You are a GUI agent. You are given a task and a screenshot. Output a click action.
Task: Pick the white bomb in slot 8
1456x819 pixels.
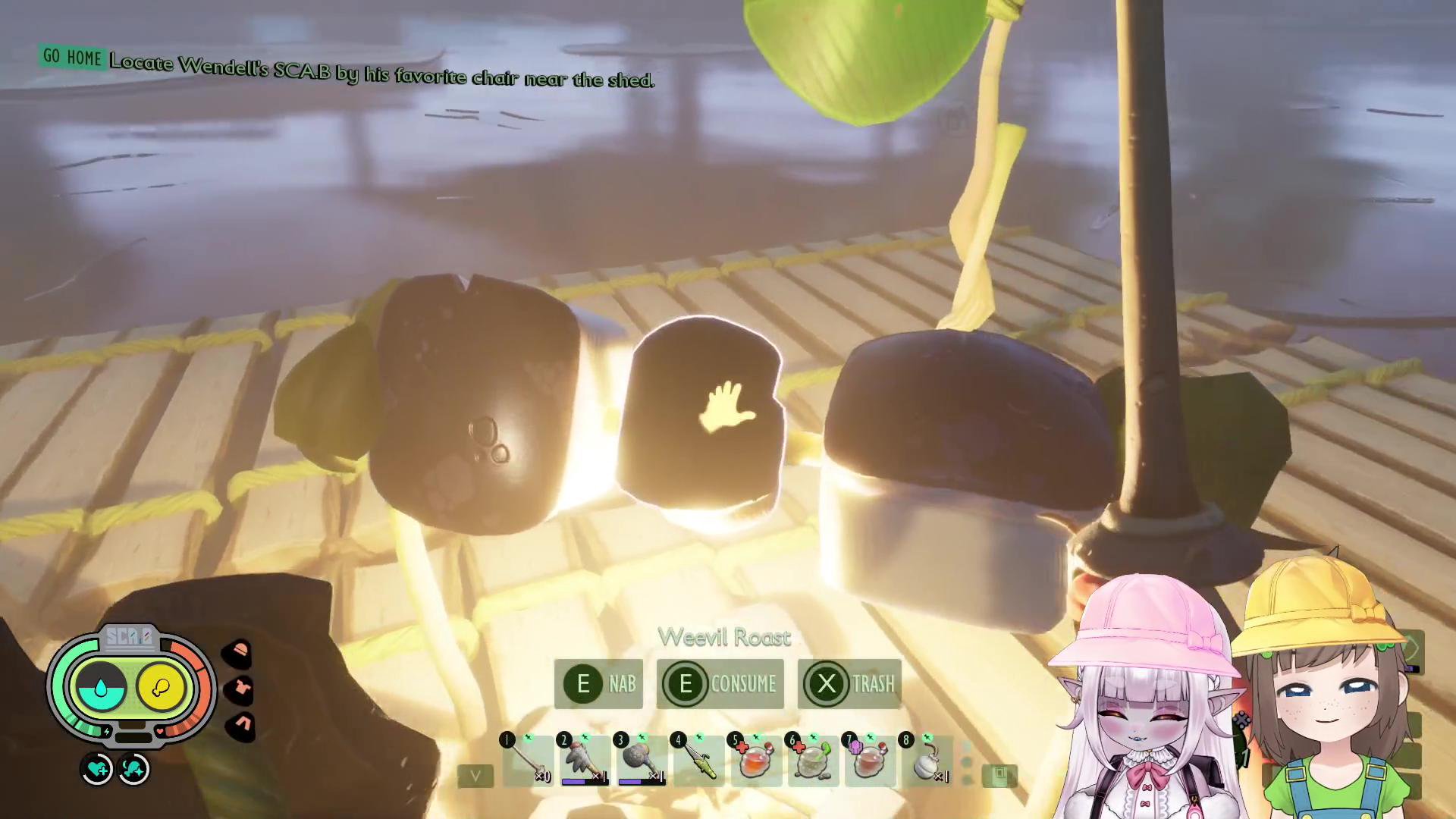click(x=927, y=760)
